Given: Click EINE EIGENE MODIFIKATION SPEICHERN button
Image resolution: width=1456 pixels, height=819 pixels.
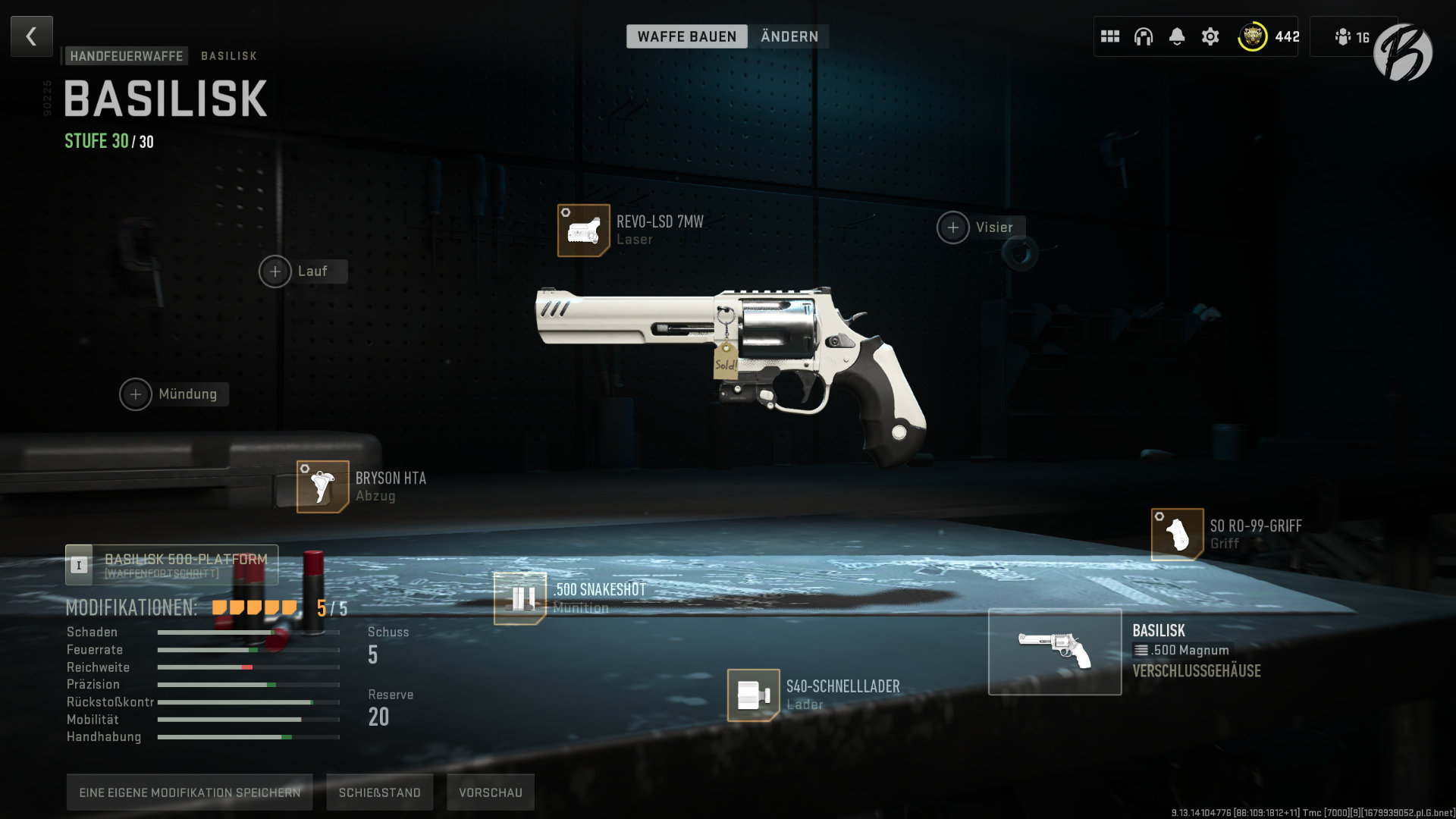Looking at the screenshot, I should [x=190, y=792].
